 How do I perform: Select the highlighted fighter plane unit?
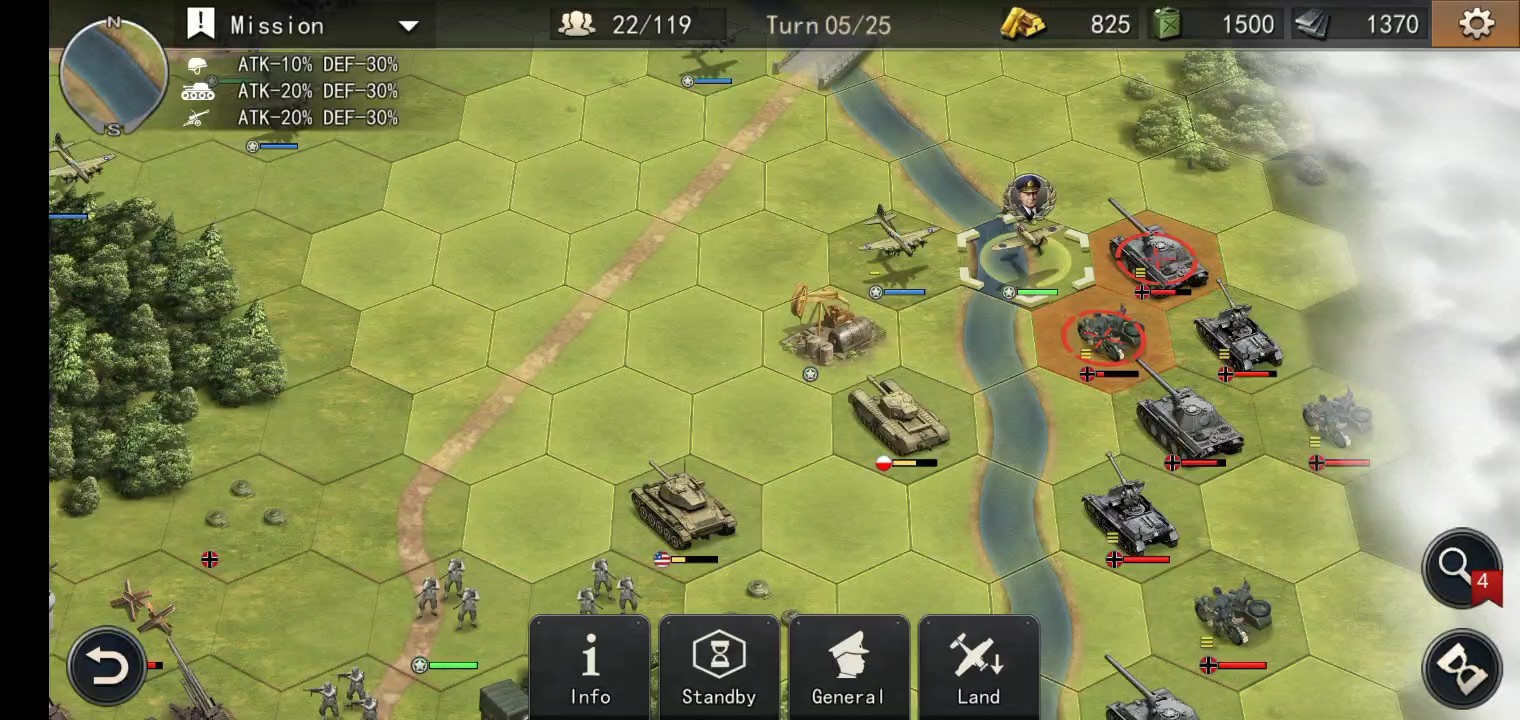coord(1025,253)
